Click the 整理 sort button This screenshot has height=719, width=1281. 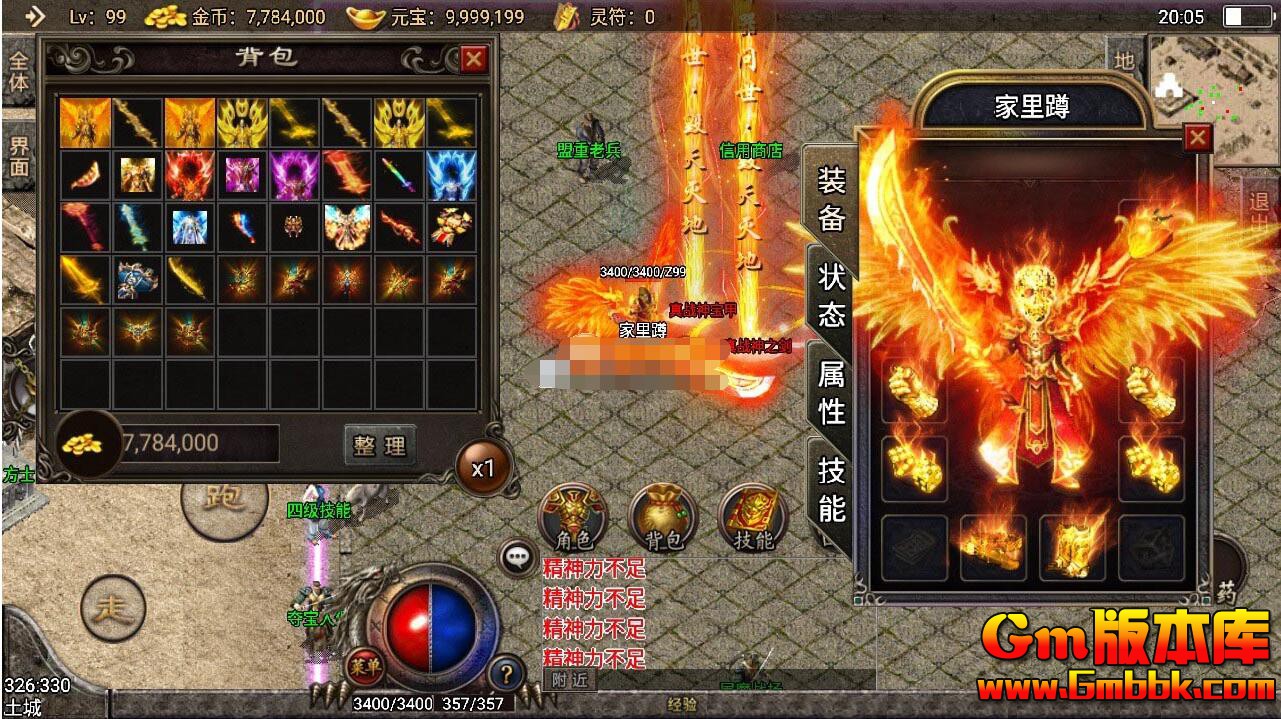tap(380, 445)
